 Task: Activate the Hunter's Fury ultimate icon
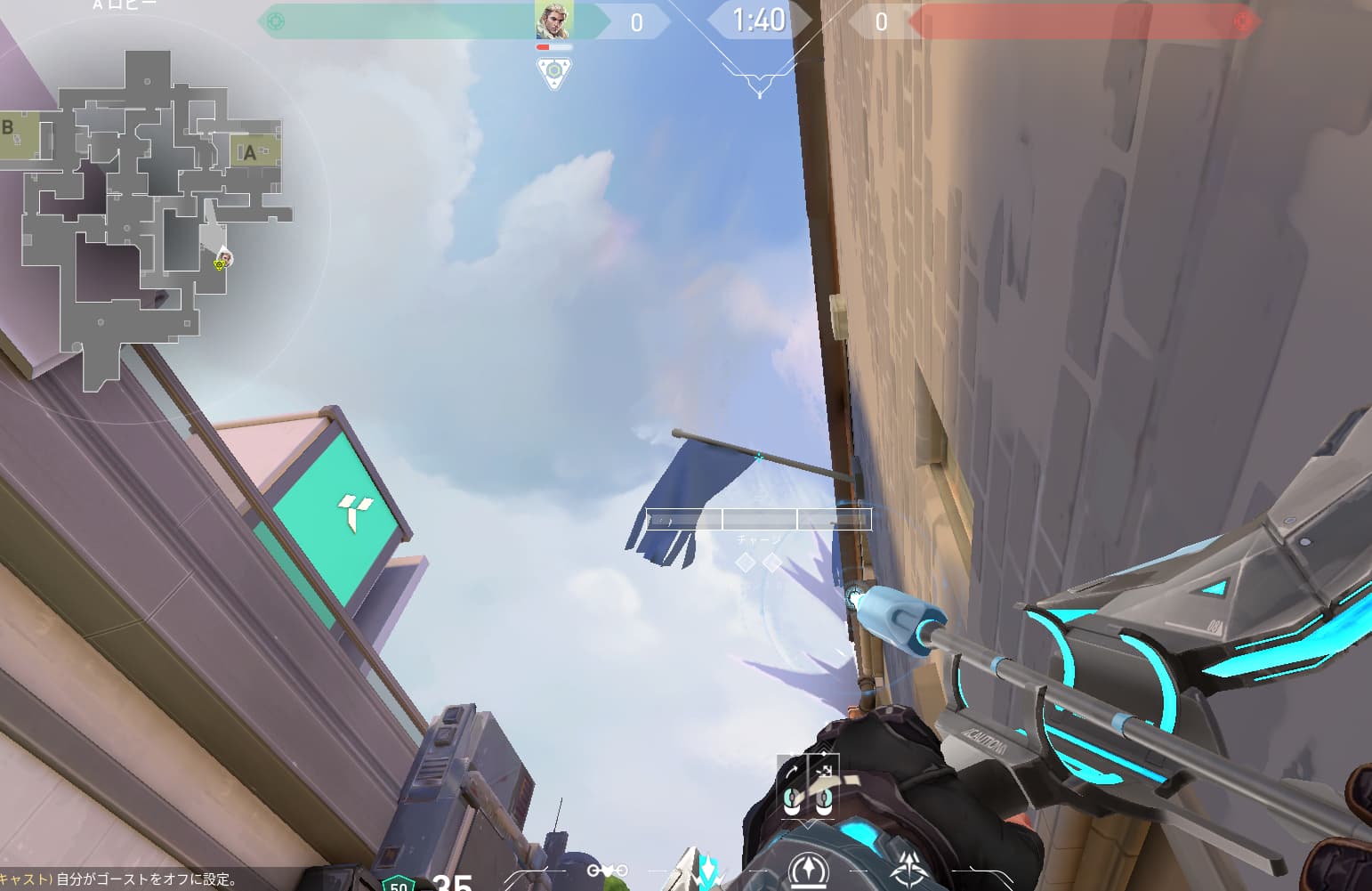point(908,870)
